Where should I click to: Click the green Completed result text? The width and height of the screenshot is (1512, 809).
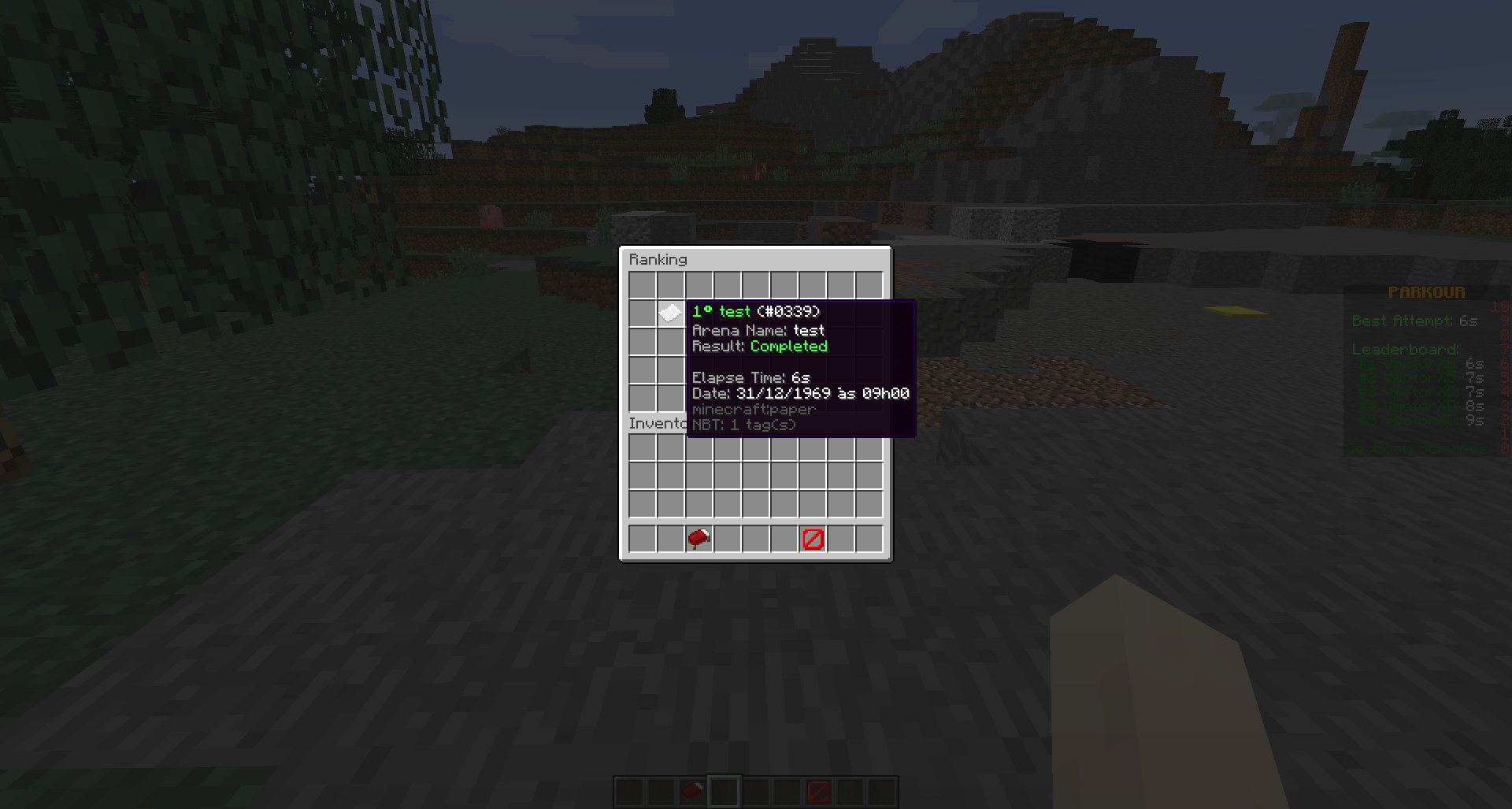[788, 346]
